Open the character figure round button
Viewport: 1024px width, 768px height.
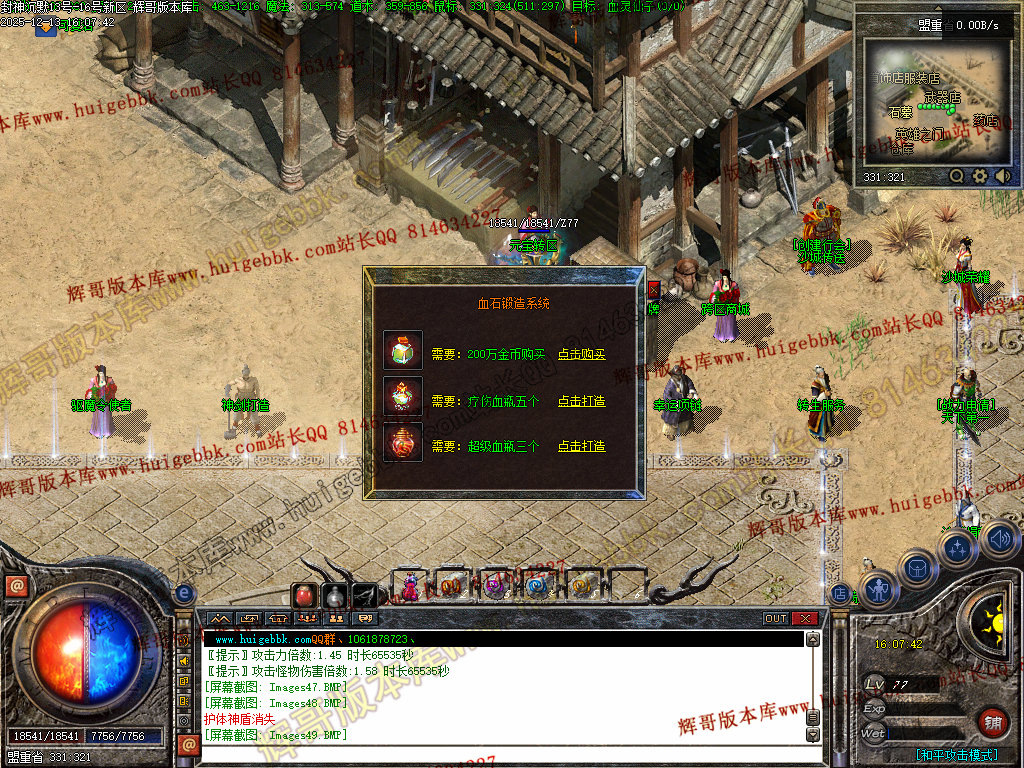point(878,590)
